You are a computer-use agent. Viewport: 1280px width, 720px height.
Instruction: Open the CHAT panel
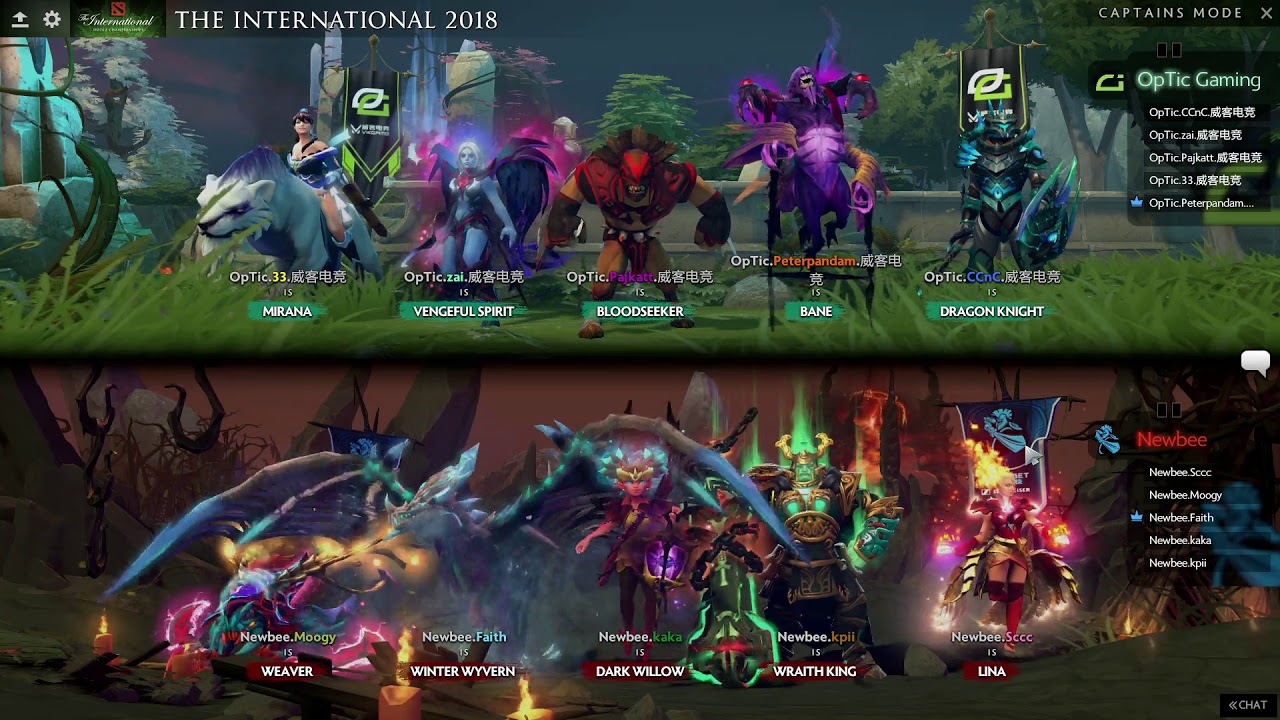1248,705
